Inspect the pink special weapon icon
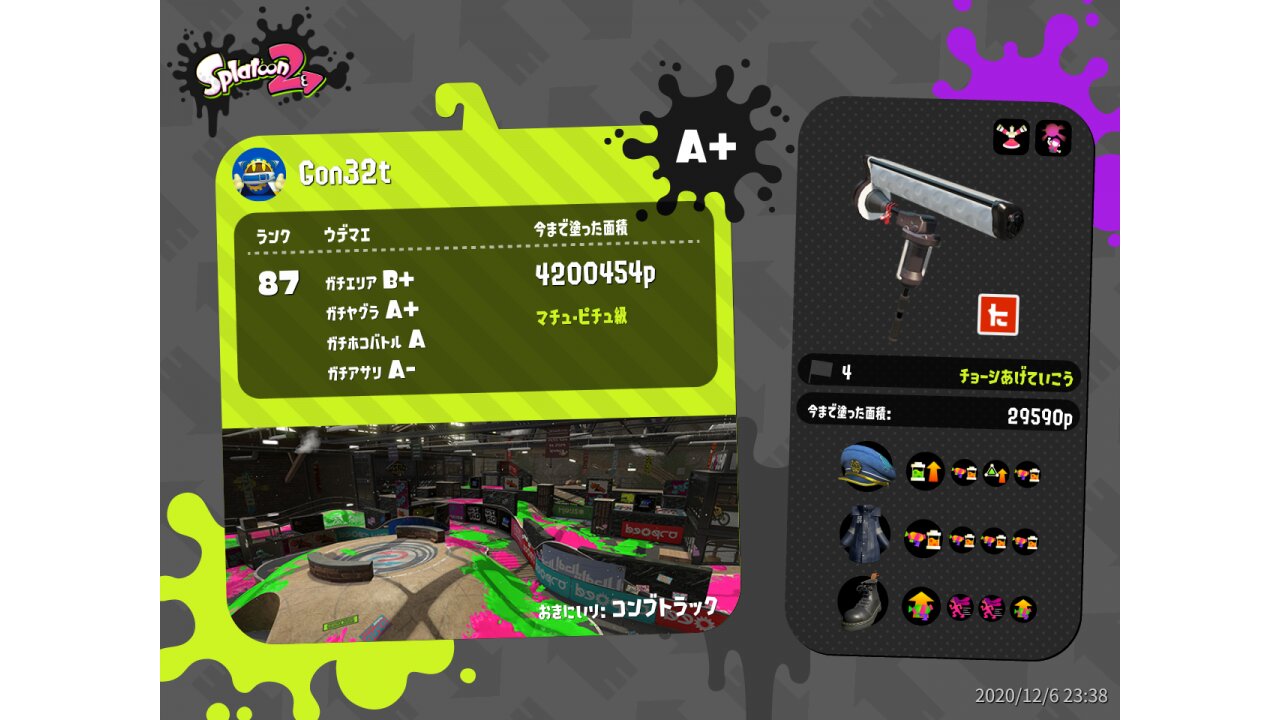 coord(1053,138)
